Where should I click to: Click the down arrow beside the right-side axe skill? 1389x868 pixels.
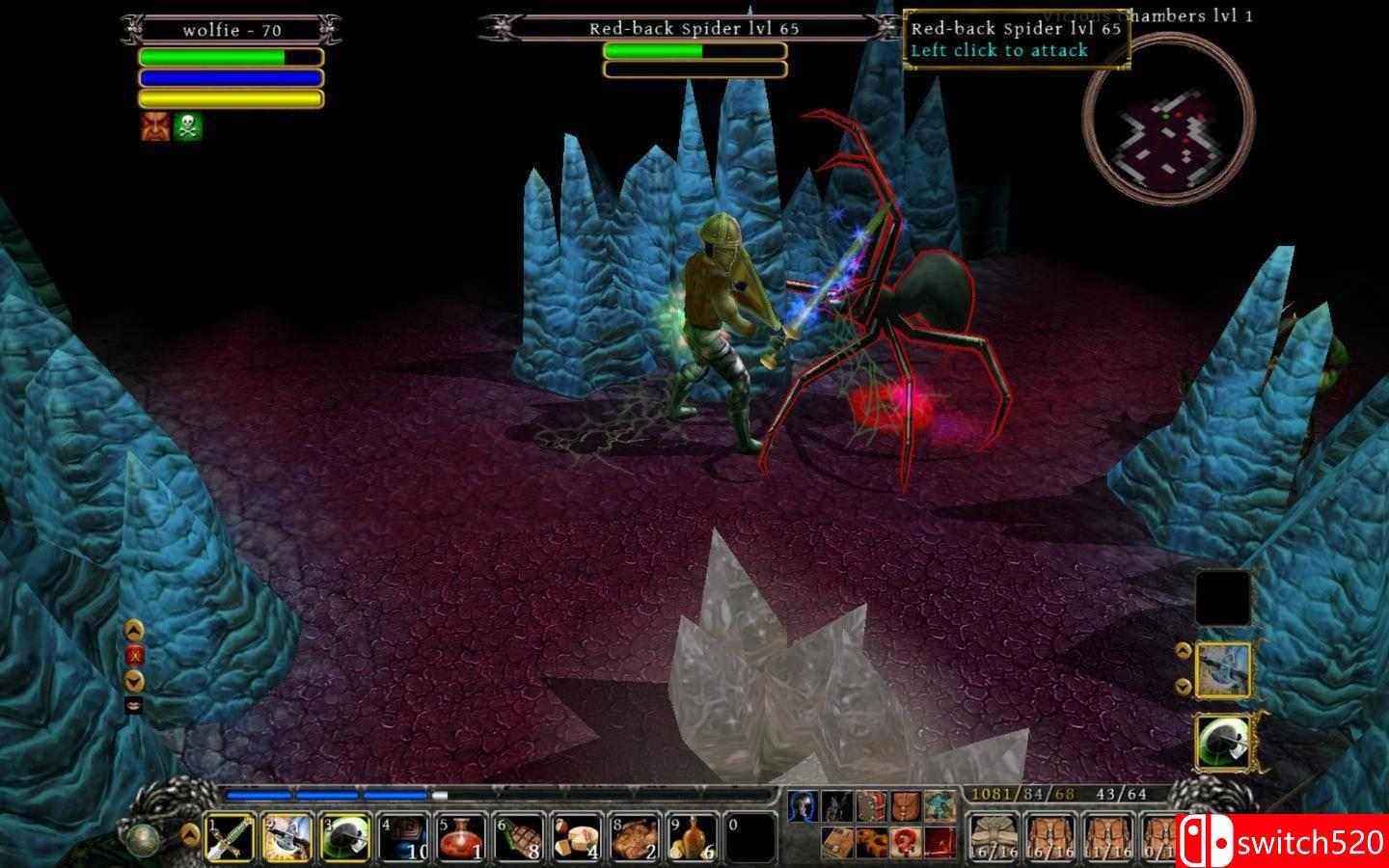click(1184, 686)
